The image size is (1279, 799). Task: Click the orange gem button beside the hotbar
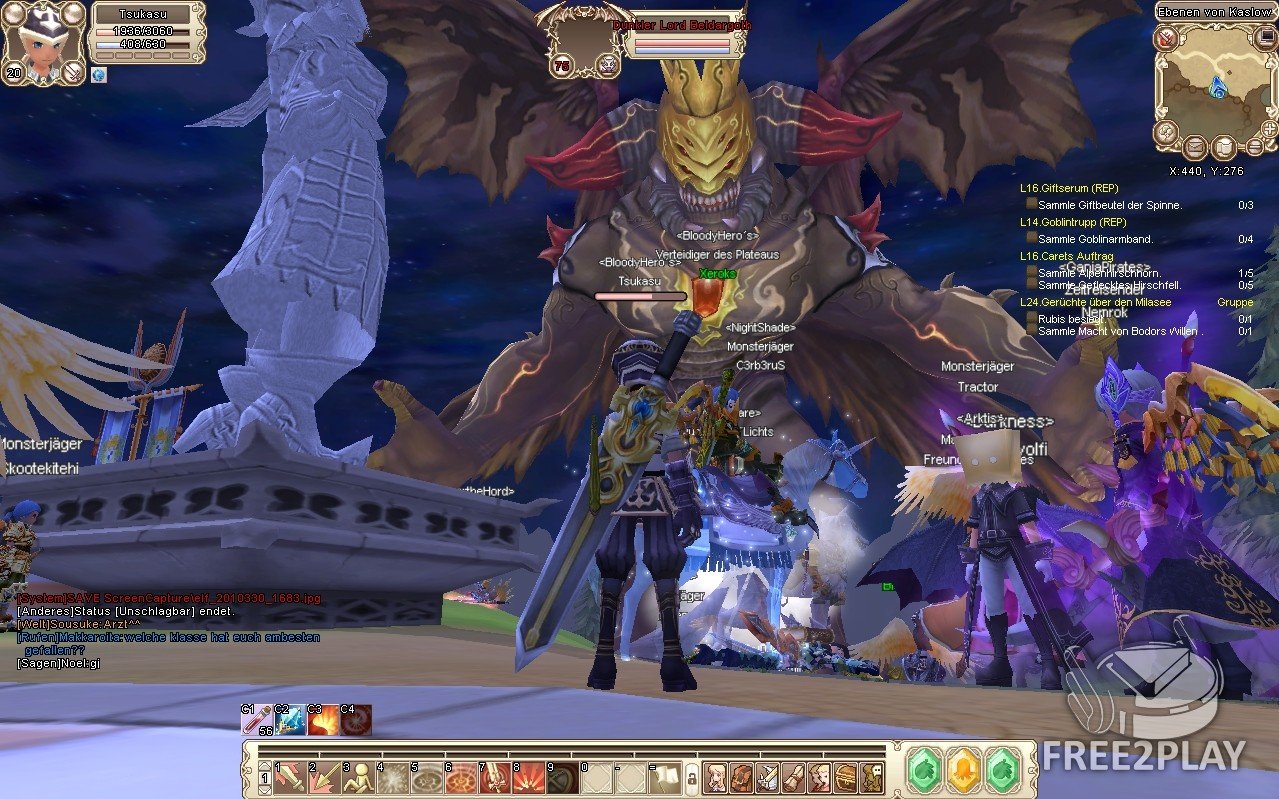(963, 770)
